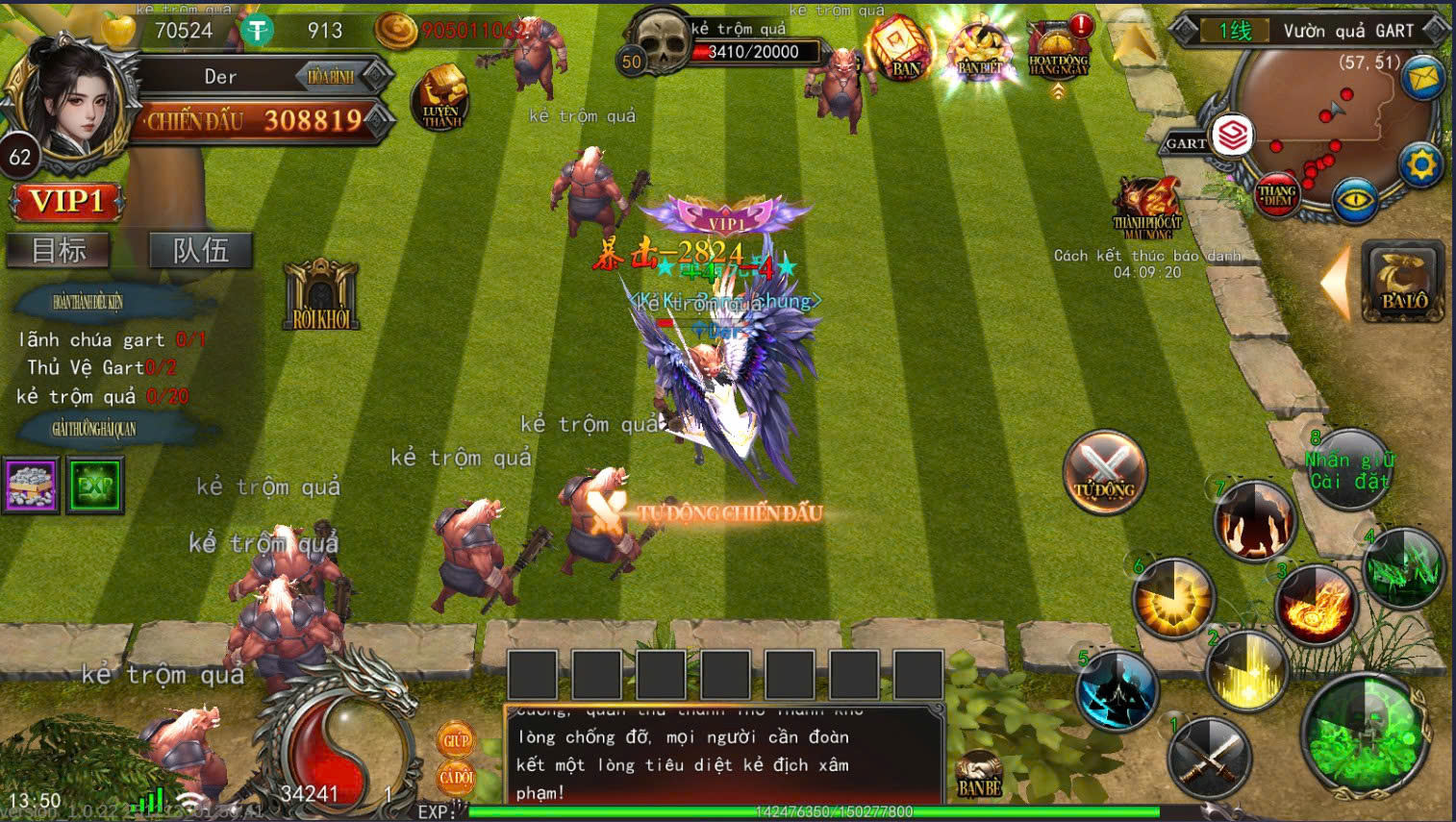Open settings with the gear icon
This screenshot has height=822, width=1456.
point(1421,164)
